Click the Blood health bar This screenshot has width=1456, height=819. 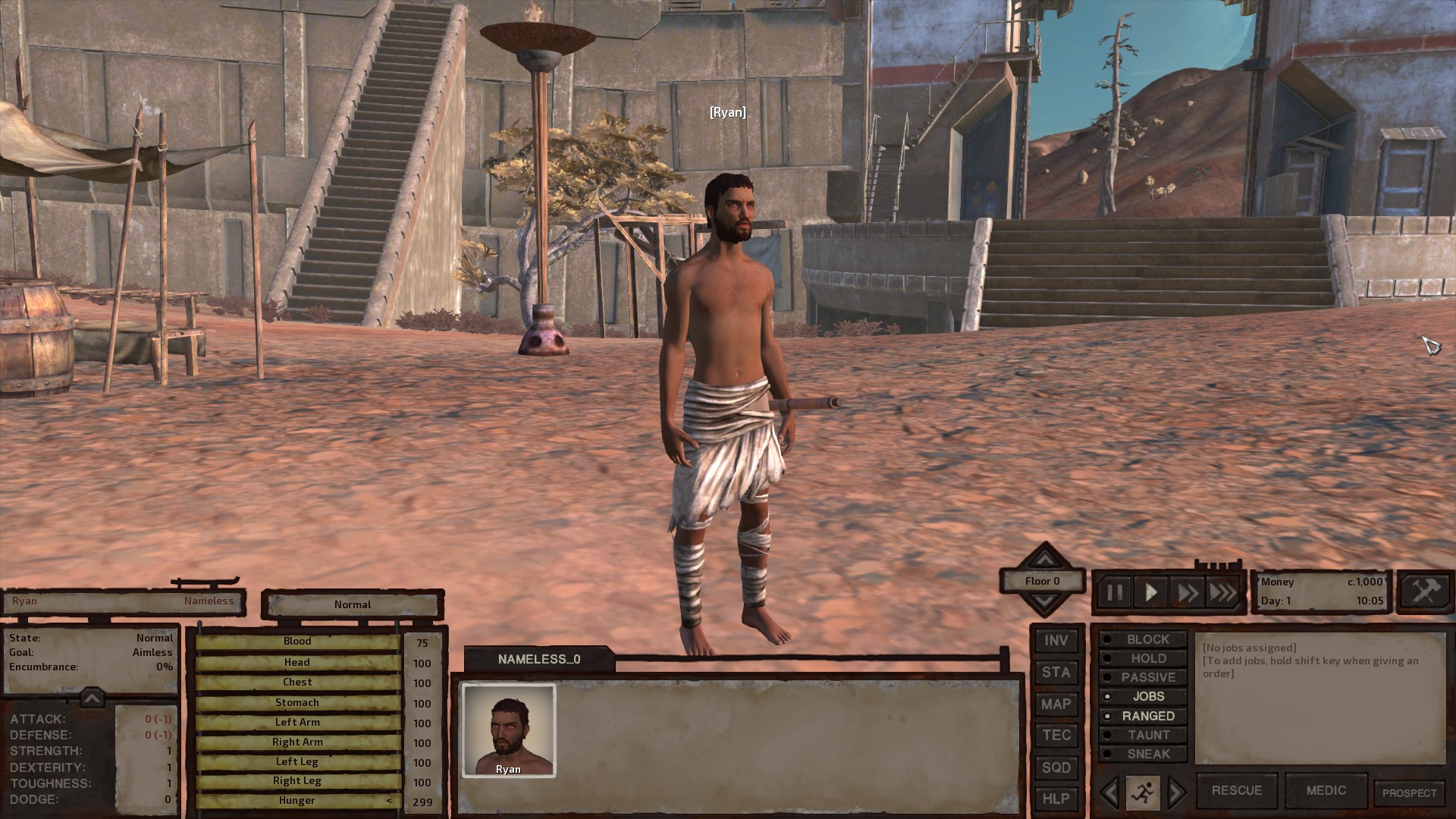[x=297, y=641]
